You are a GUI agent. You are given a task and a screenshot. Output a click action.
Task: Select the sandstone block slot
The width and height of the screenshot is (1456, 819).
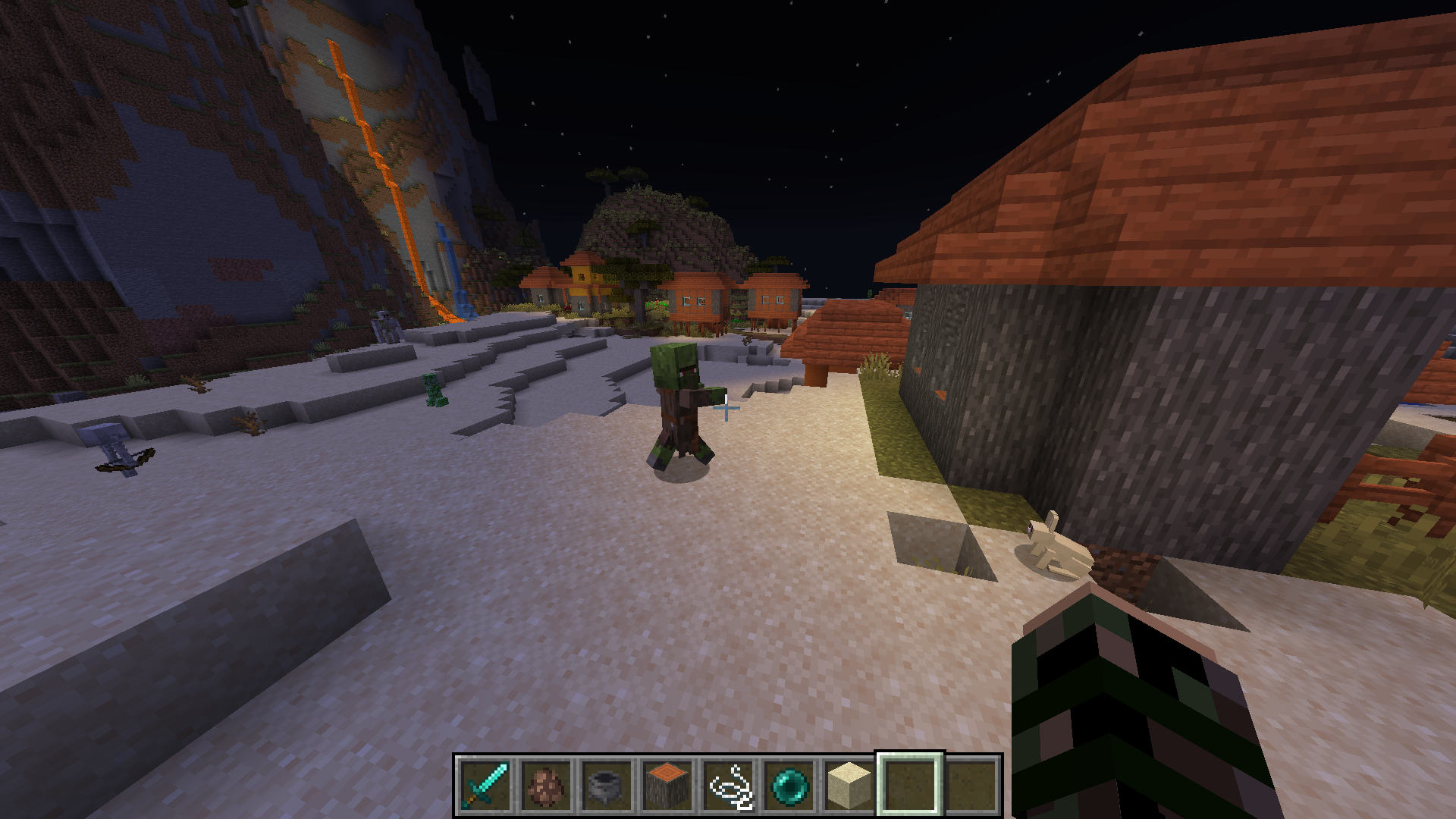[x=849, y=784]
